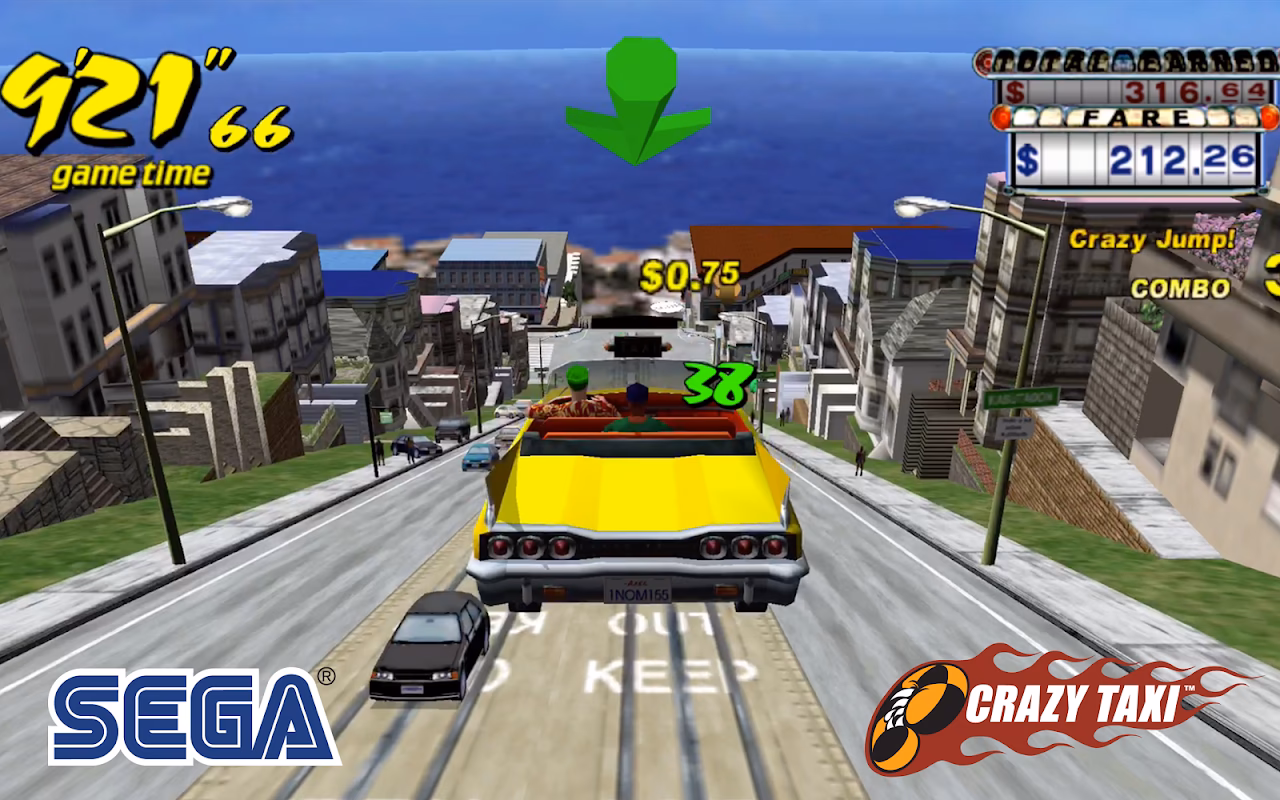Click the 1NOM155 license plate
The width and height of the screenshot is (1280, 800).
tap(640, 590)
